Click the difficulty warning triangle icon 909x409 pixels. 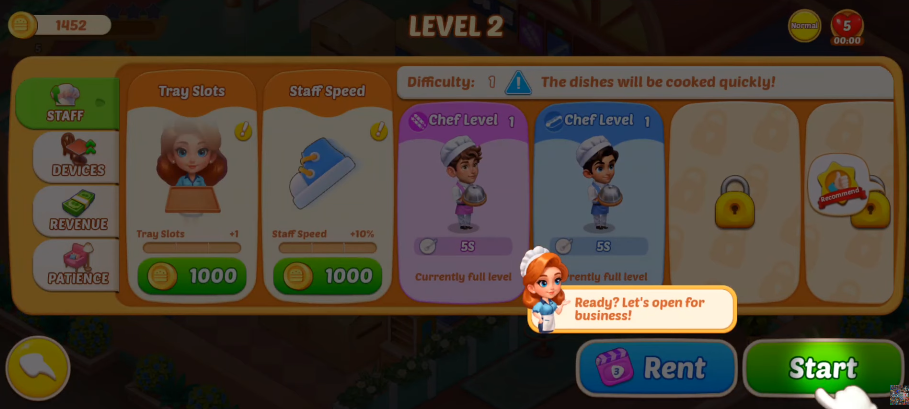tap(518, 82)
